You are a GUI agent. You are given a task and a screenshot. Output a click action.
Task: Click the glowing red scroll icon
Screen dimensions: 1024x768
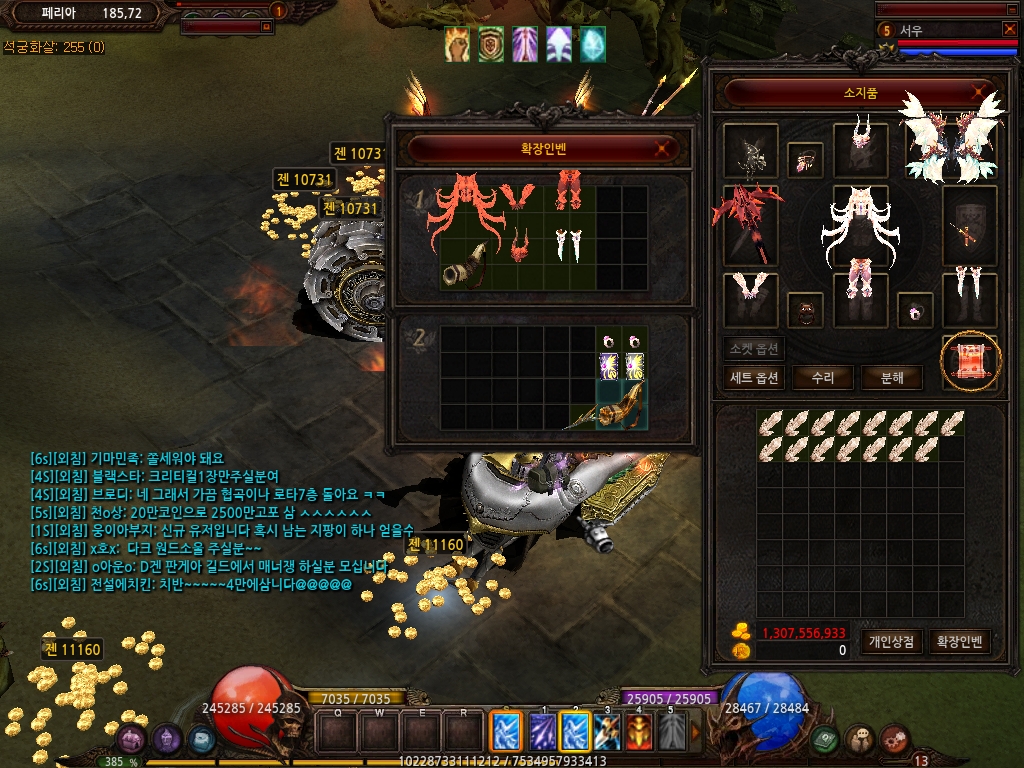[970, 360]
